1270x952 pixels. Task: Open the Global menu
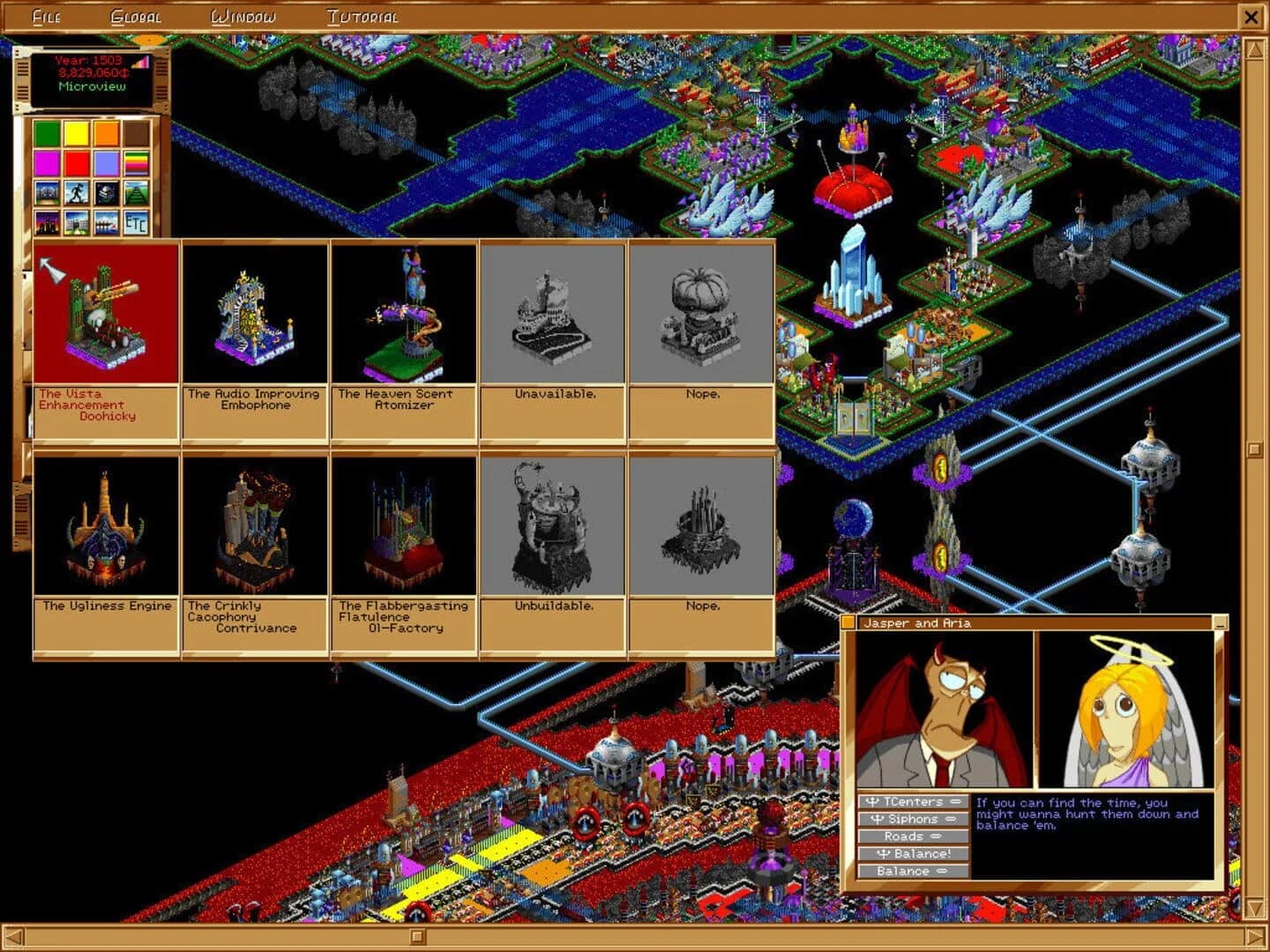click(136, 15)
